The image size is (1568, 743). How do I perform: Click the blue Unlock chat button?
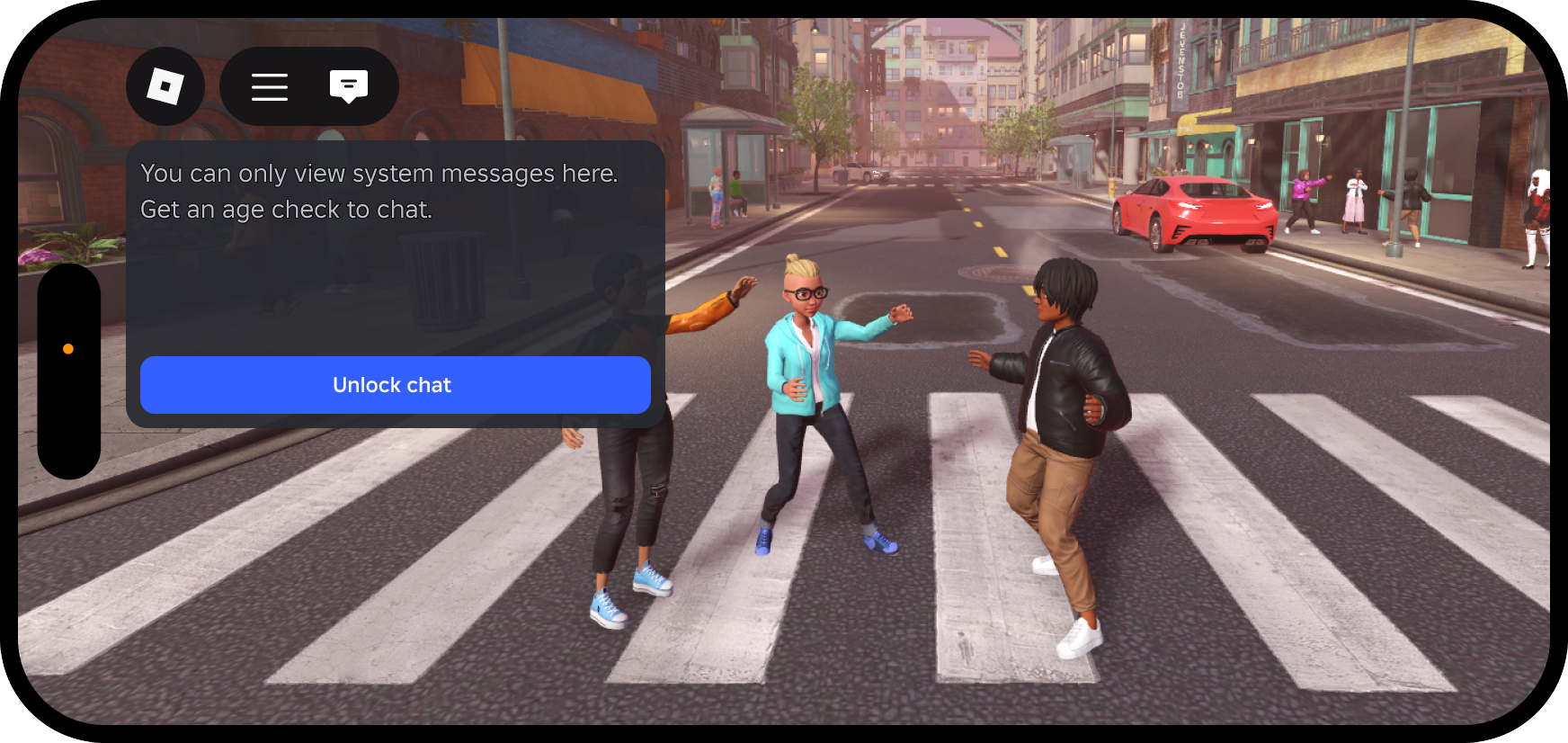395,385
